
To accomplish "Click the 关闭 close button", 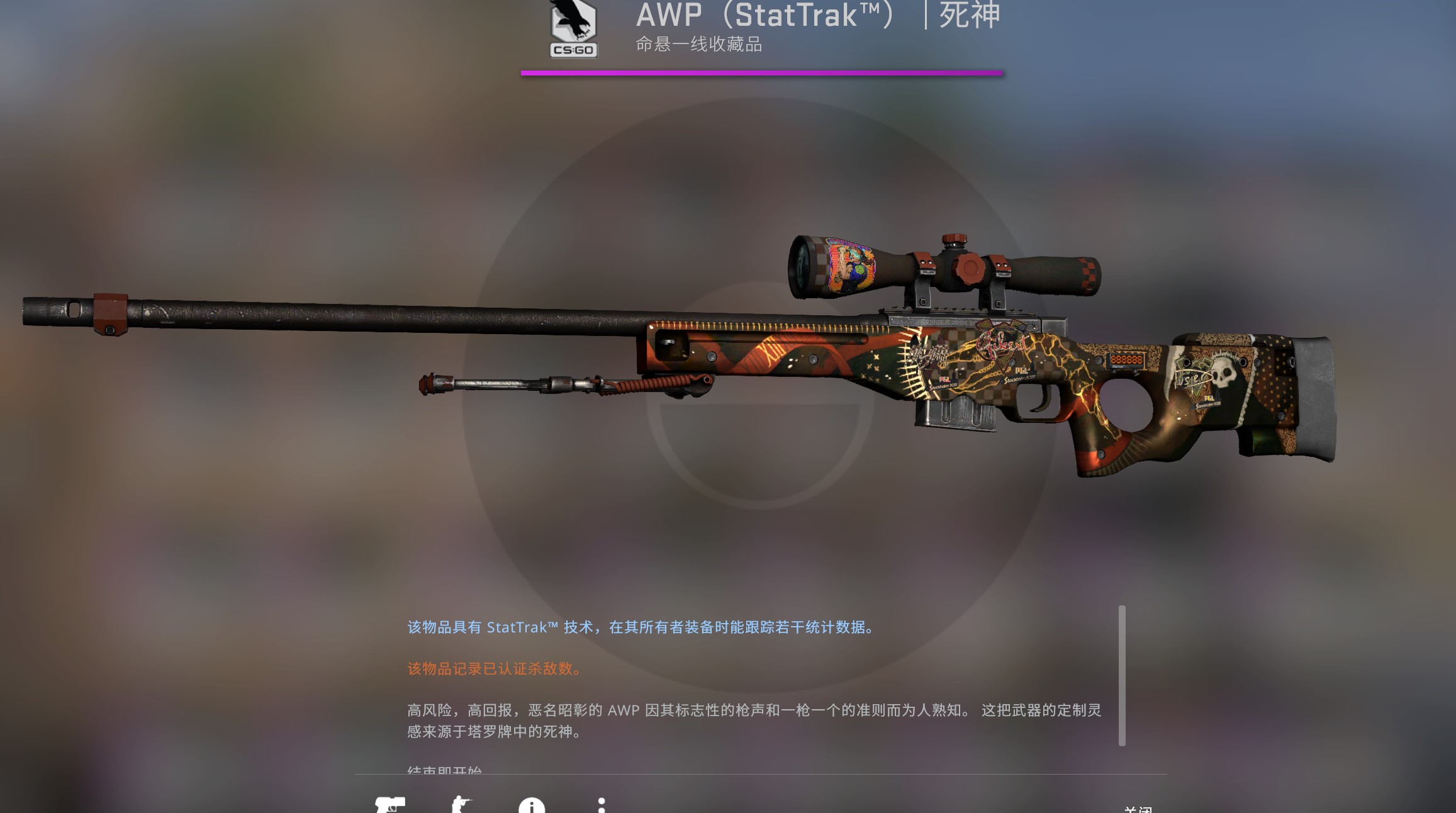I will 1139,809.
